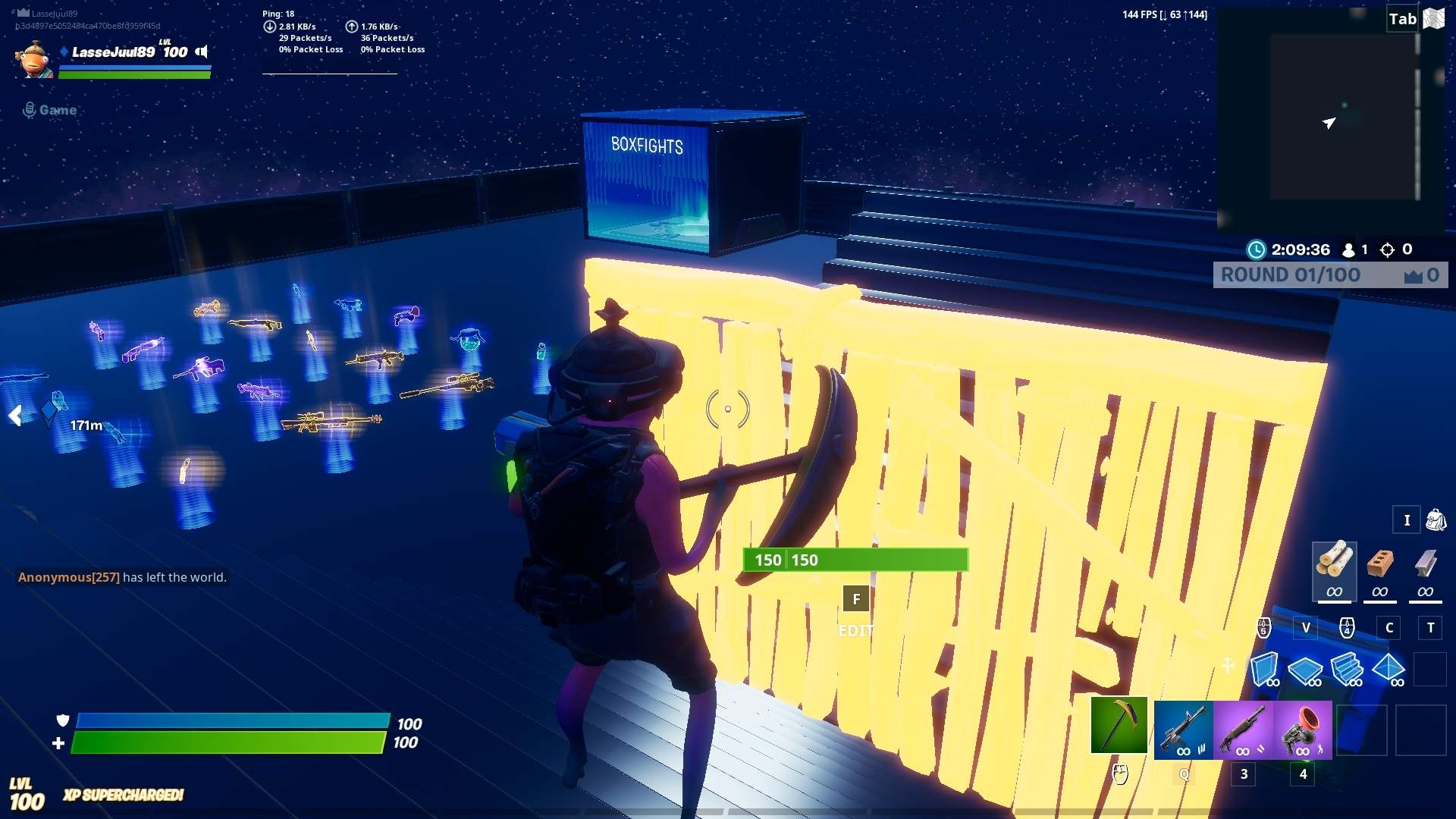The image size is (1456, 819).
Task: Select the pickaxe in the hotbar
Action: click(1119, 730)
